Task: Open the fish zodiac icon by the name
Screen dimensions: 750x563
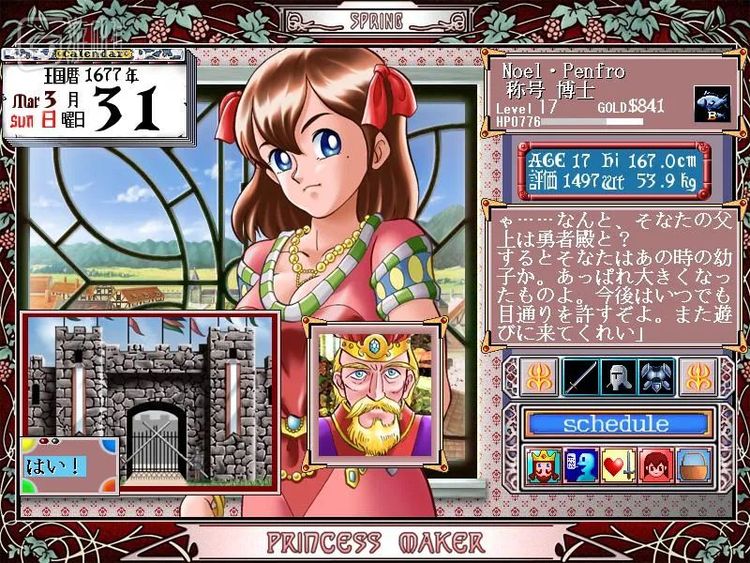Action: pos(711,104)
